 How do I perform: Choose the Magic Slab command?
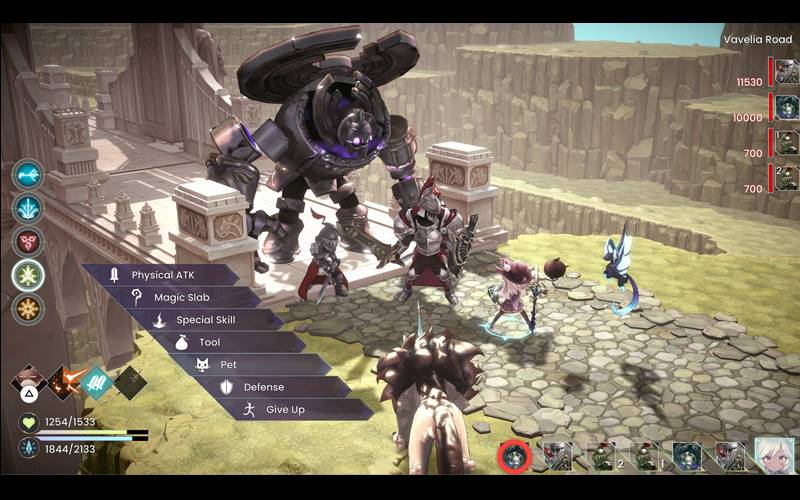click(182, 297)
